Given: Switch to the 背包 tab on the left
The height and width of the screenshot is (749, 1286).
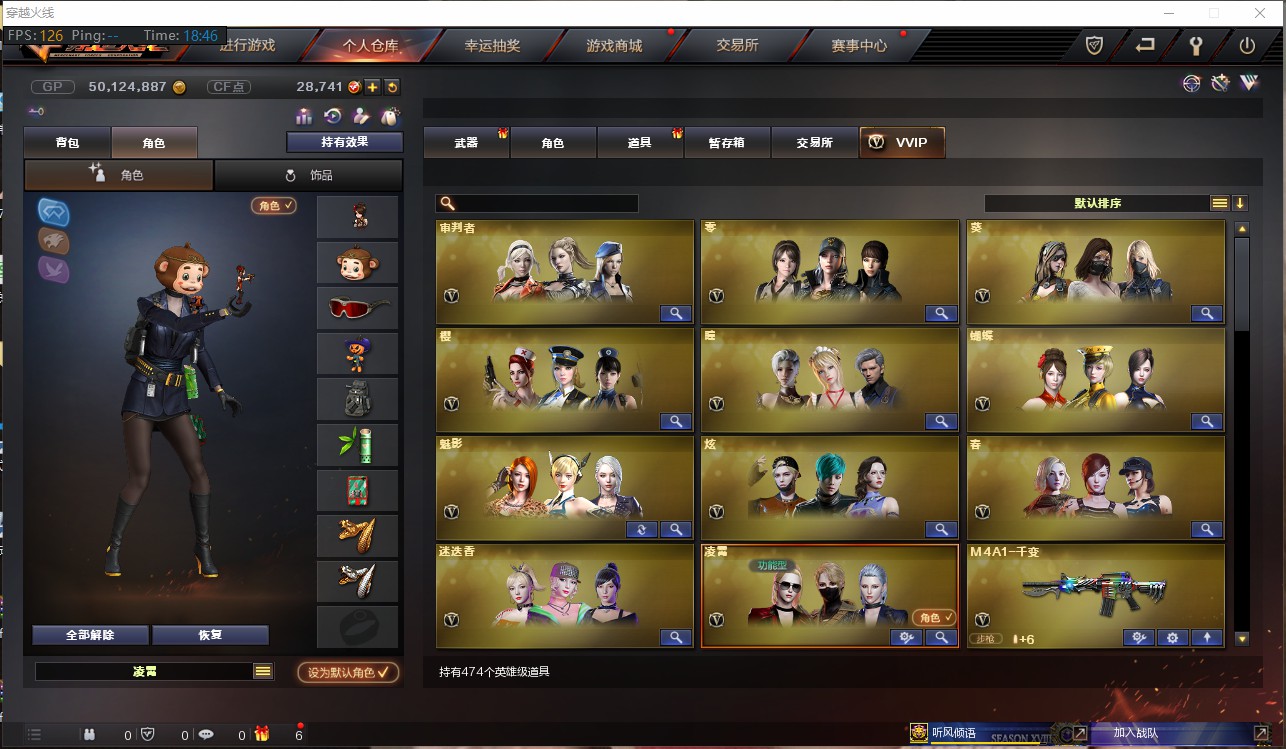Looking at the screenshot, I should pyautogui.click(x=67, y=142).
